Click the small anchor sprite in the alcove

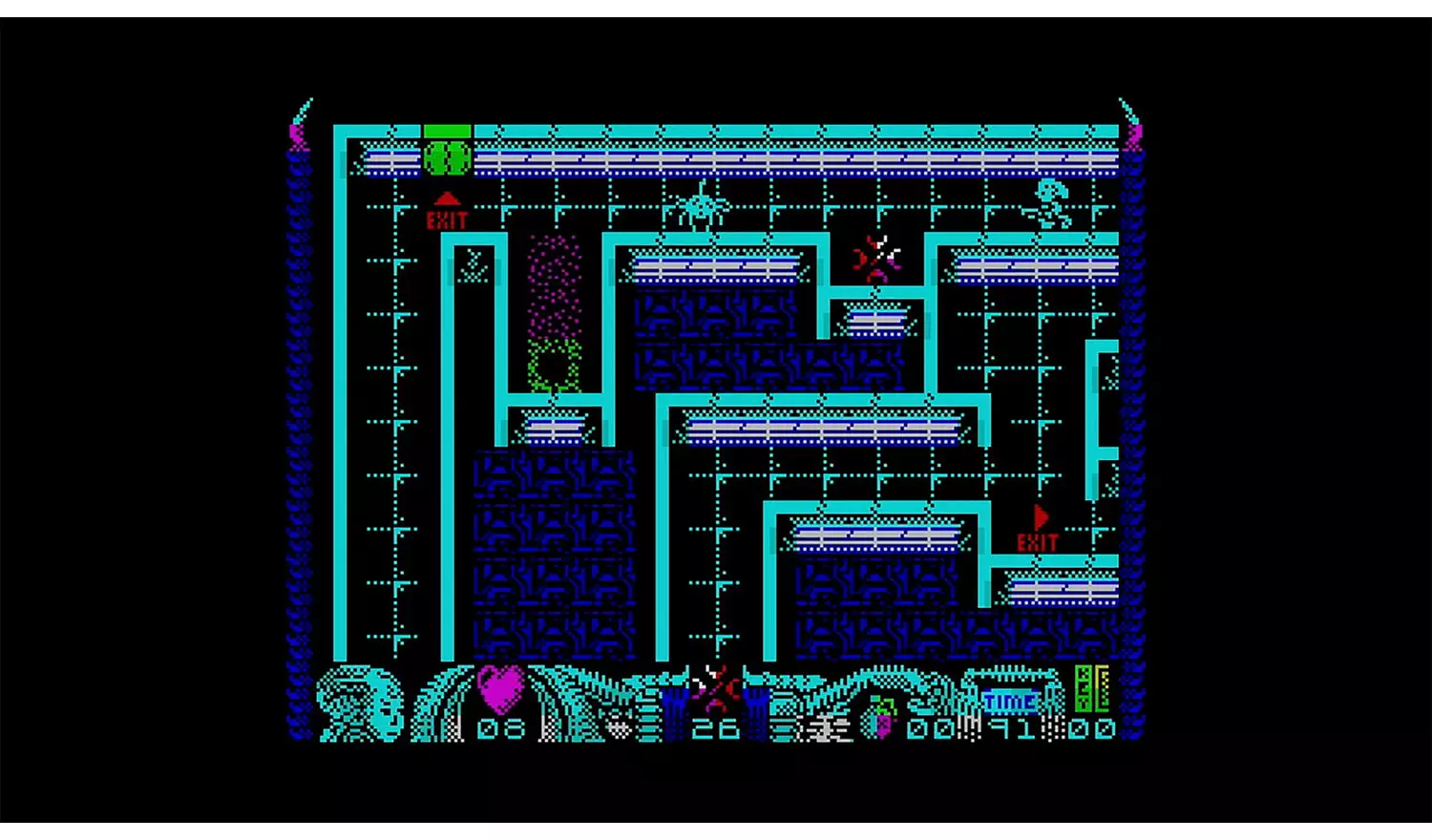click(x=474, y=264)
